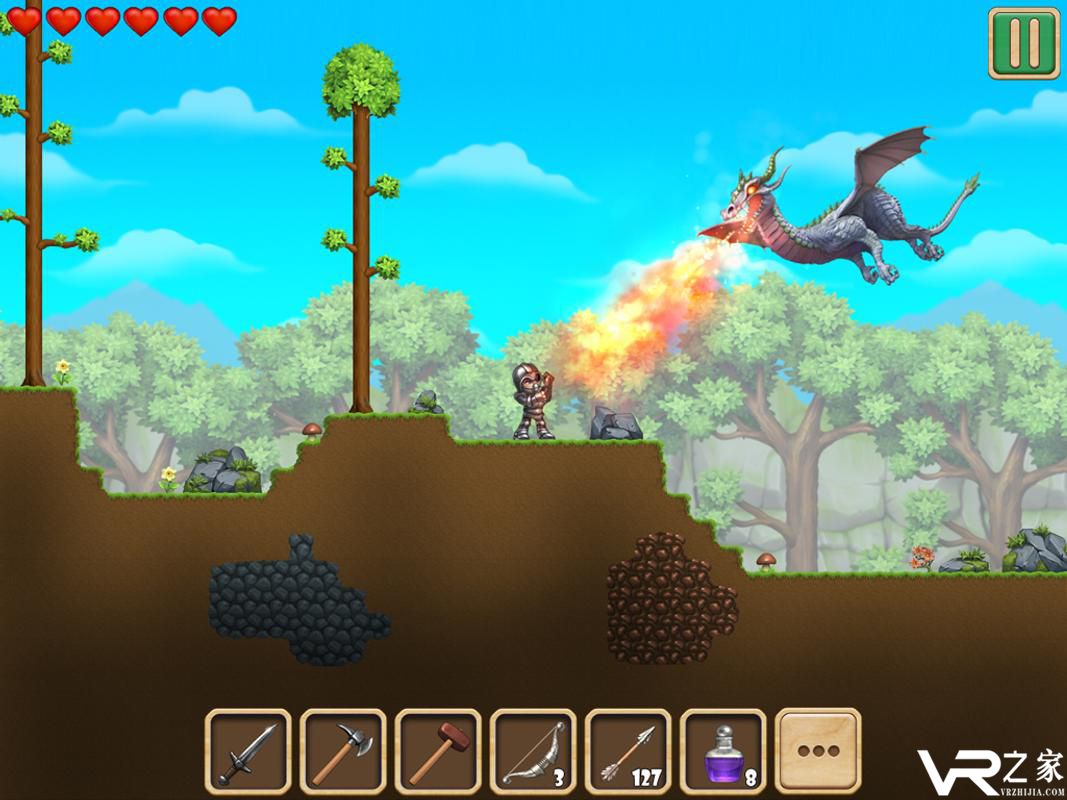The height and width of the screenshot is (800, 1067).
Task: Select the bow hotbar slot
Action: click(x=533, y=751)
